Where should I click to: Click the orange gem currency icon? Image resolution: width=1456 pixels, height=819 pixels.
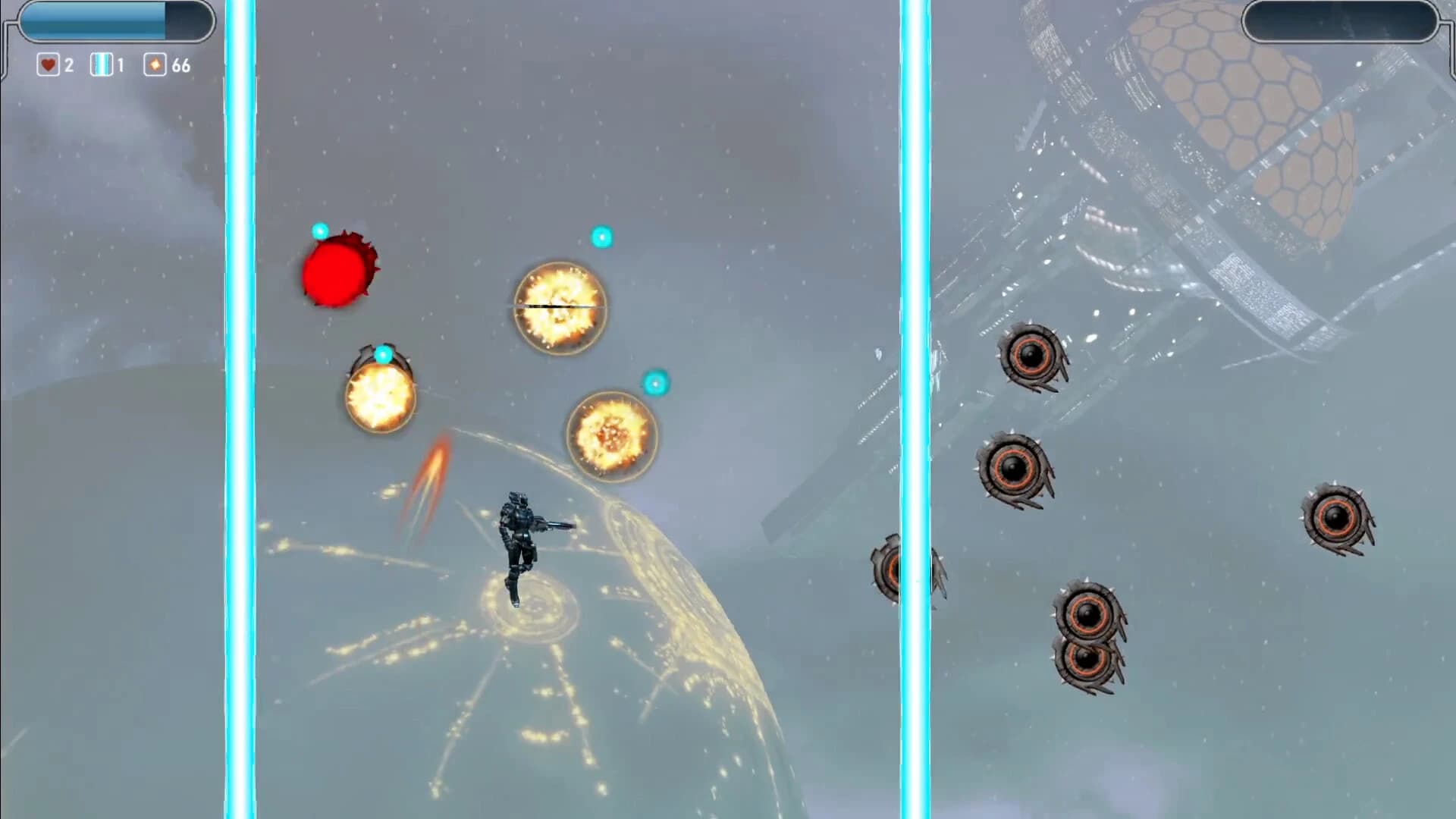point(154,66)
